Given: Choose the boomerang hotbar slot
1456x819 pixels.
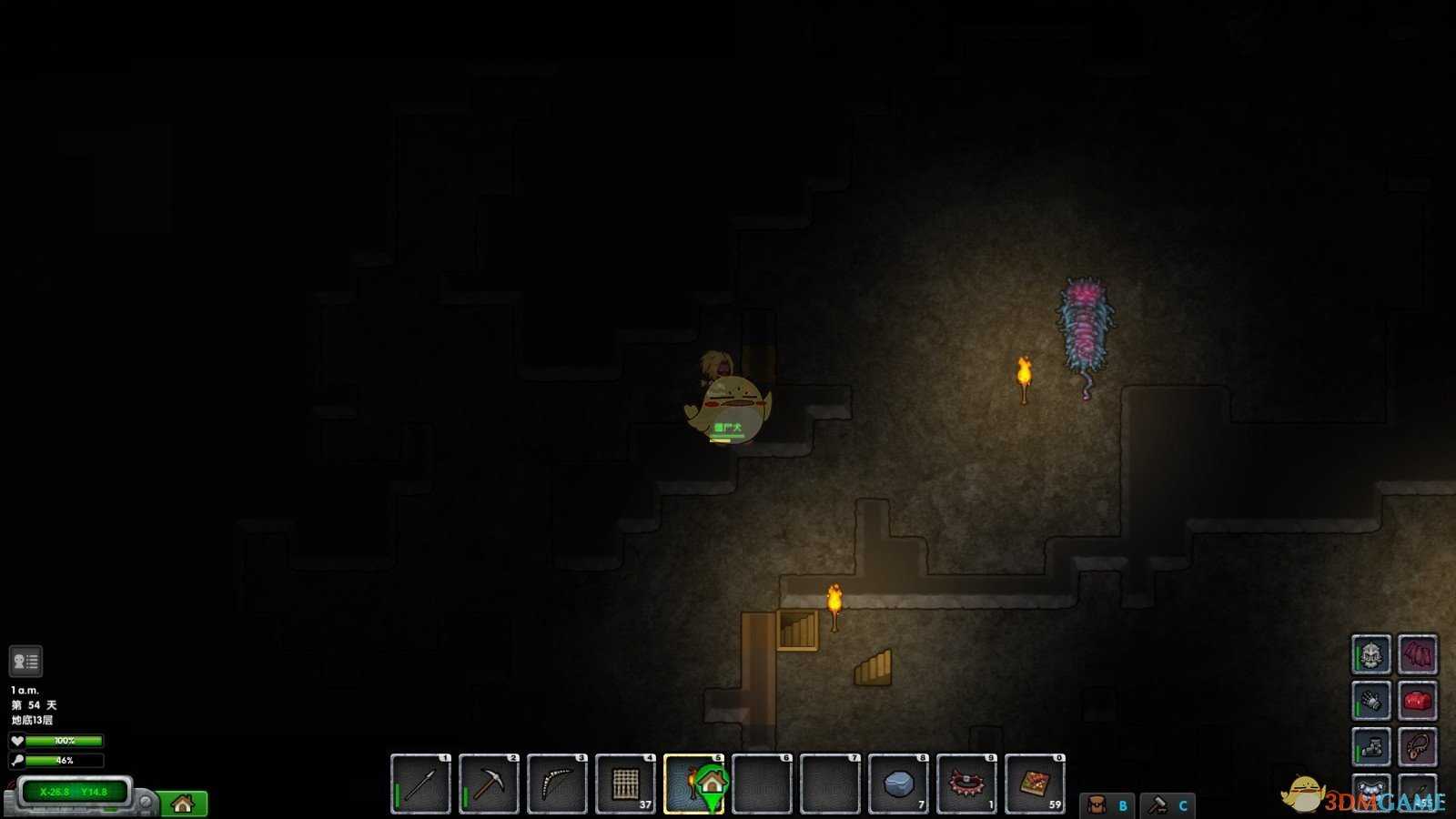Looking at the screenshot, I should point(557,784).
